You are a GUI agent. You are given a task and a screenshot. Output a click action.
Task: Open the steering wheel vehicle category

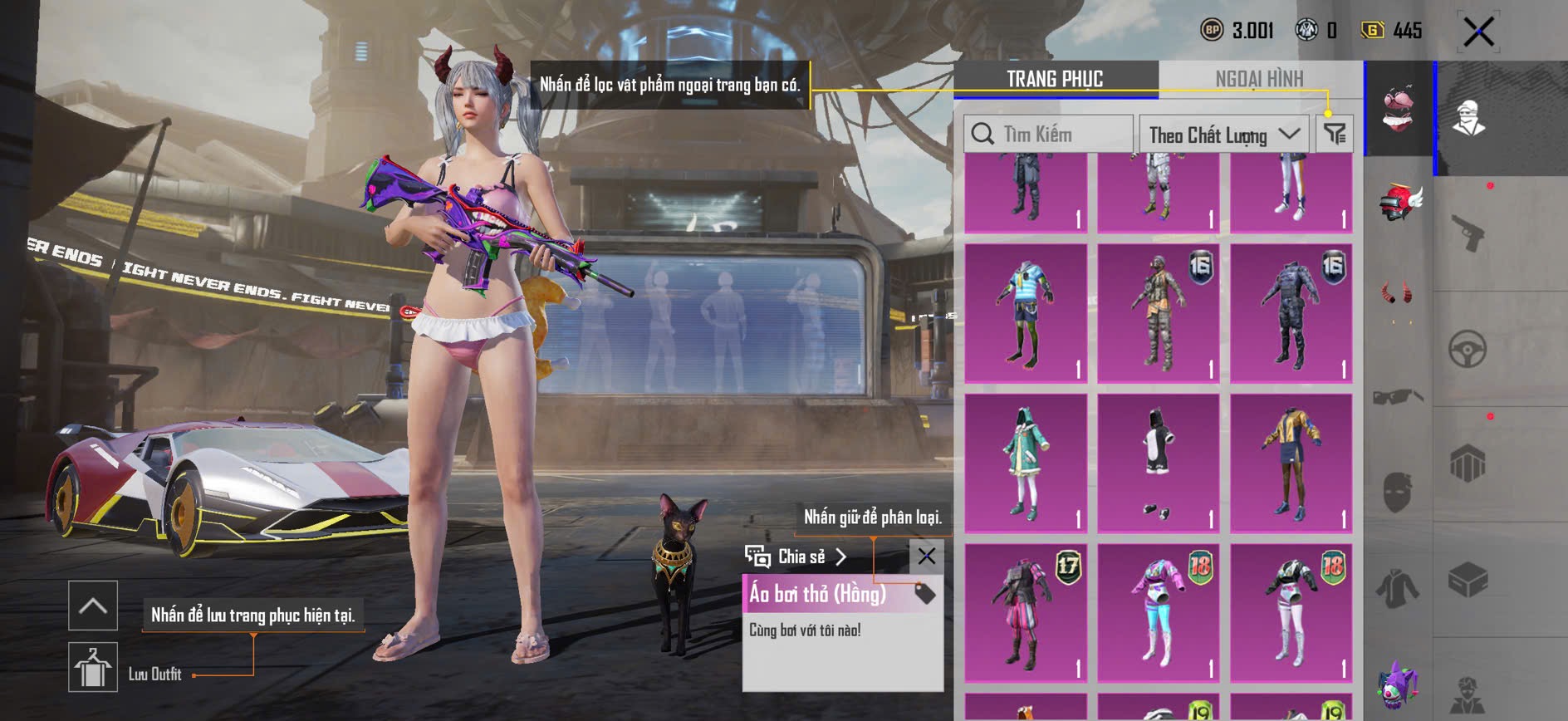[1468, 349]
